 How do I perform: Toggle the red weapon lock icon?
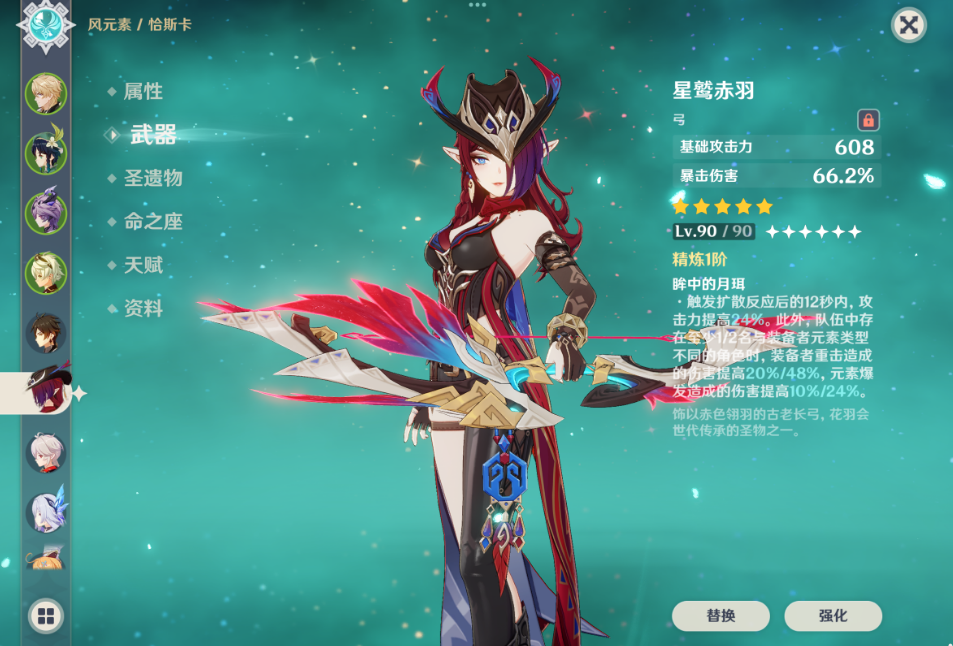868,120
